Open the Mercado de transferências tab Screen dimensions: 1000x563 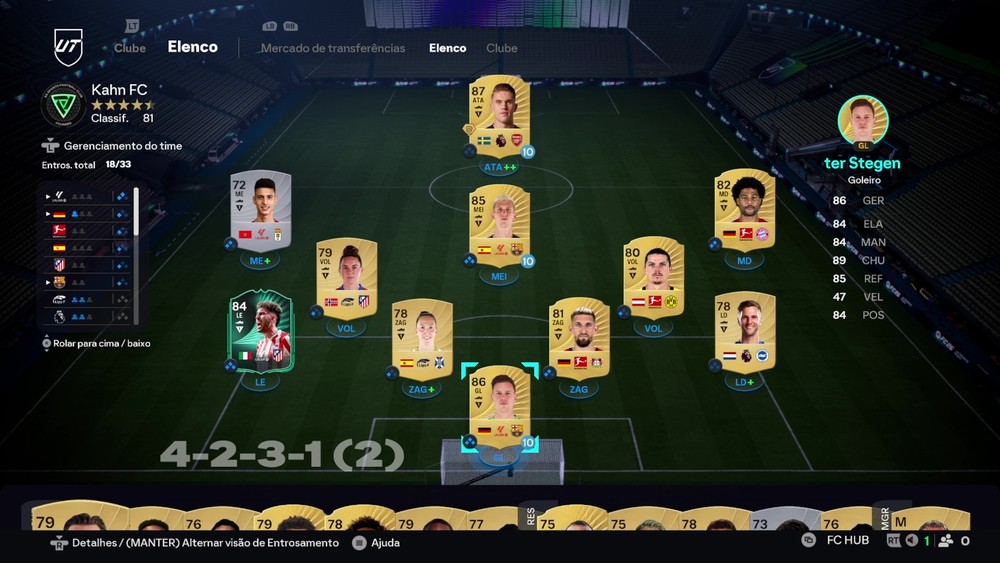(x=333, y=48)
